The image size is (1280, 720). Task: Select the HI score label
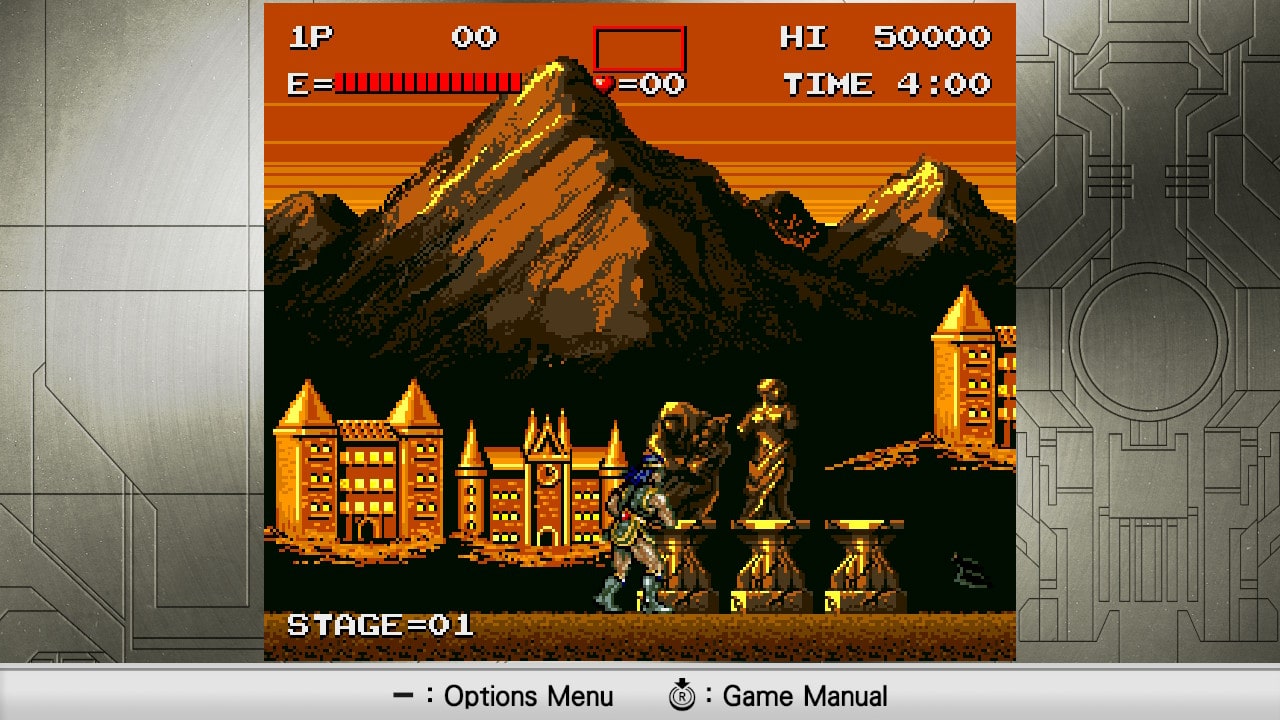pyautogui.click(x=803, y=37)
